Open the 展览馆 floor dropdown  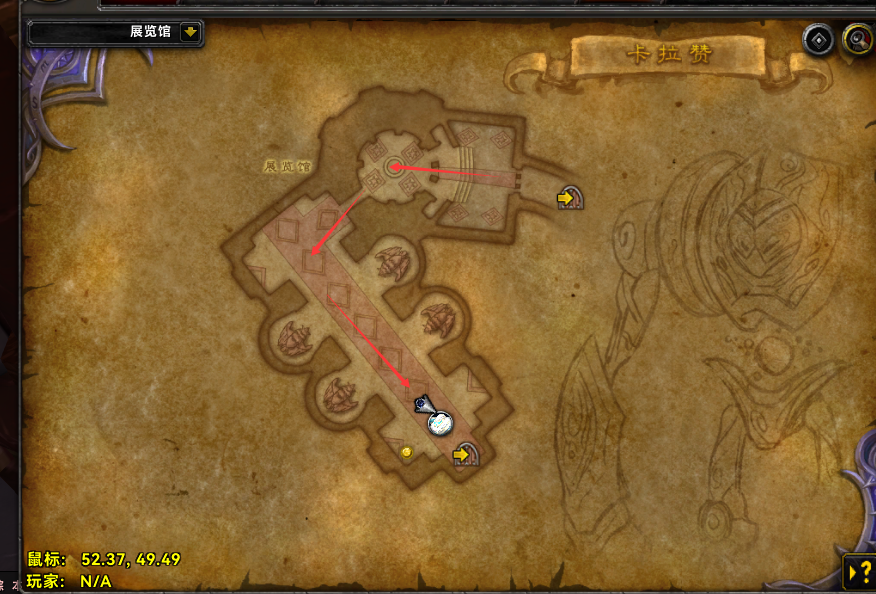[x=190, y=32]
